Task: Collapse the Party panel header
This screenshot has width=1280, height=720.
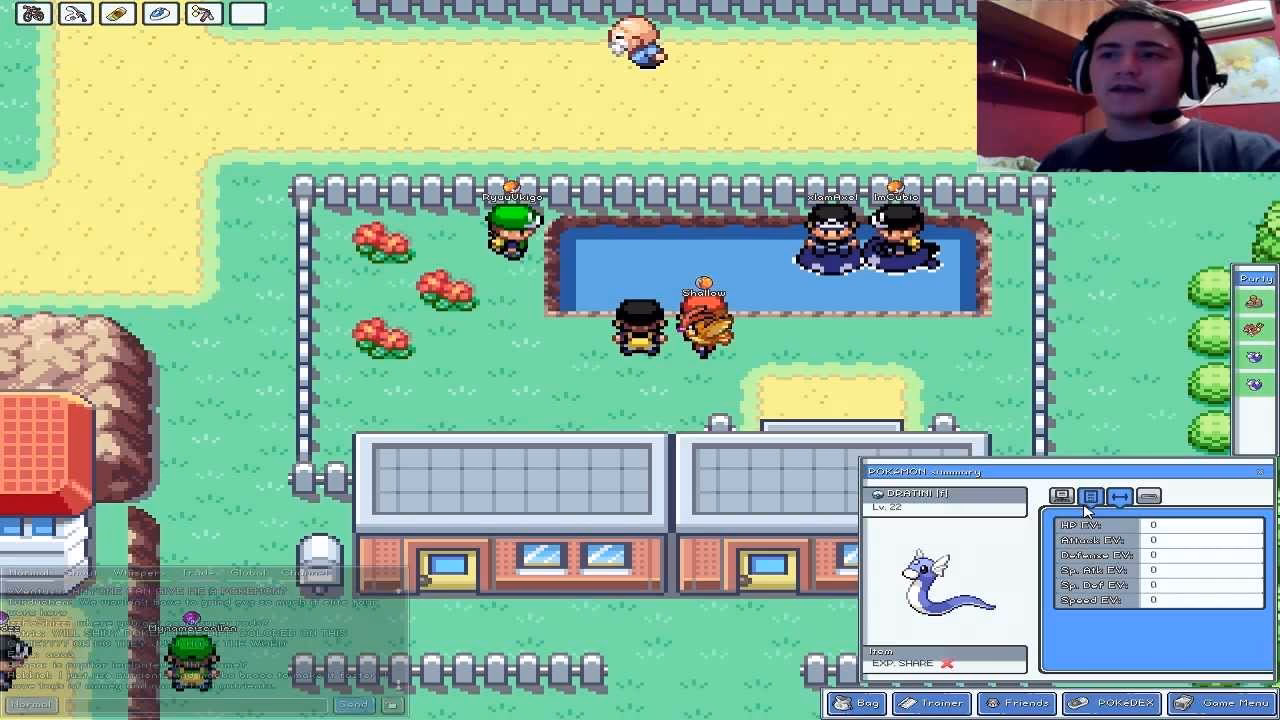Action: pos(1255,278)
